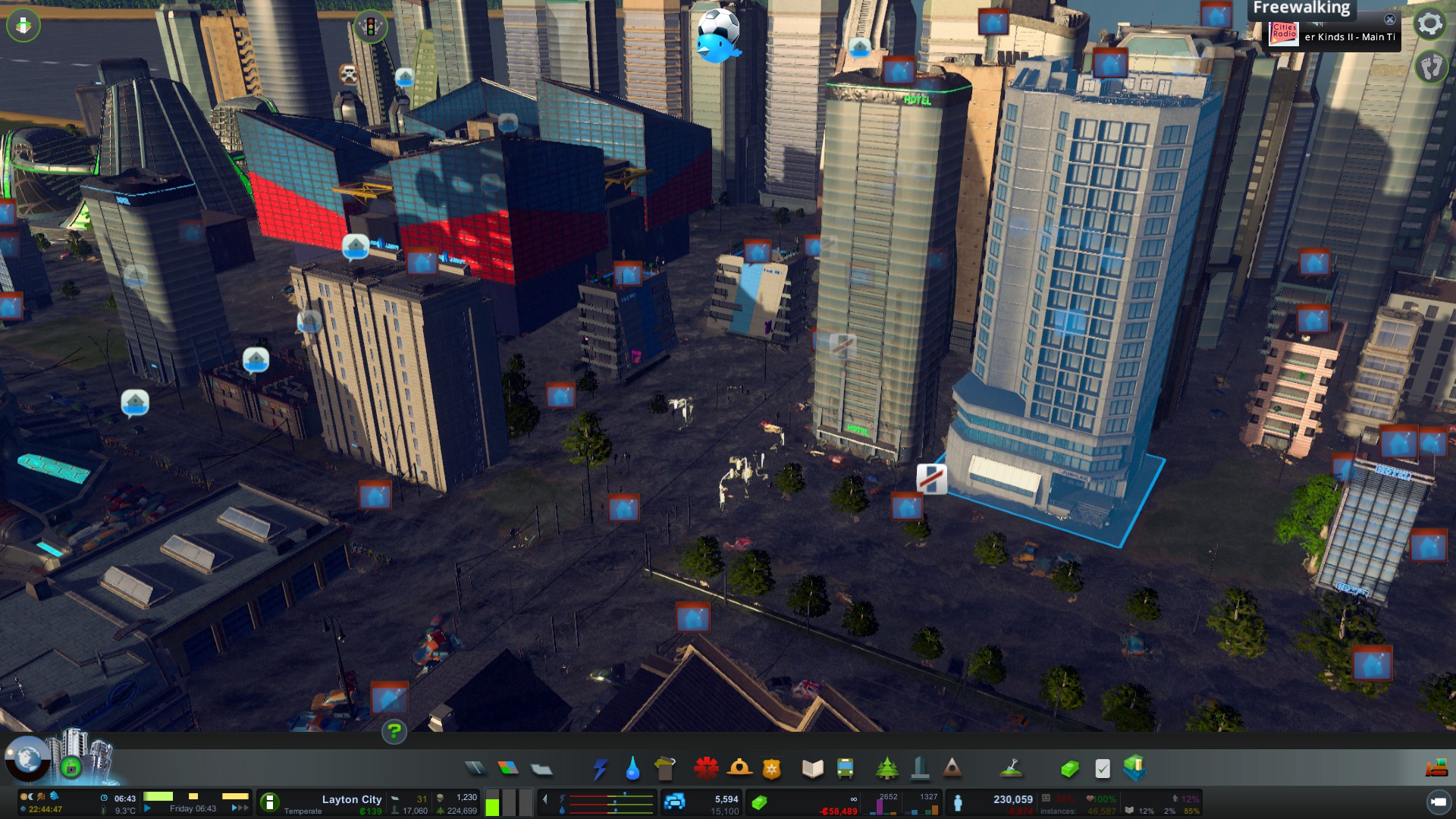Open the Electricity lightning bolt menu
Screen dimensions: 1456x819
click(601, 769)
